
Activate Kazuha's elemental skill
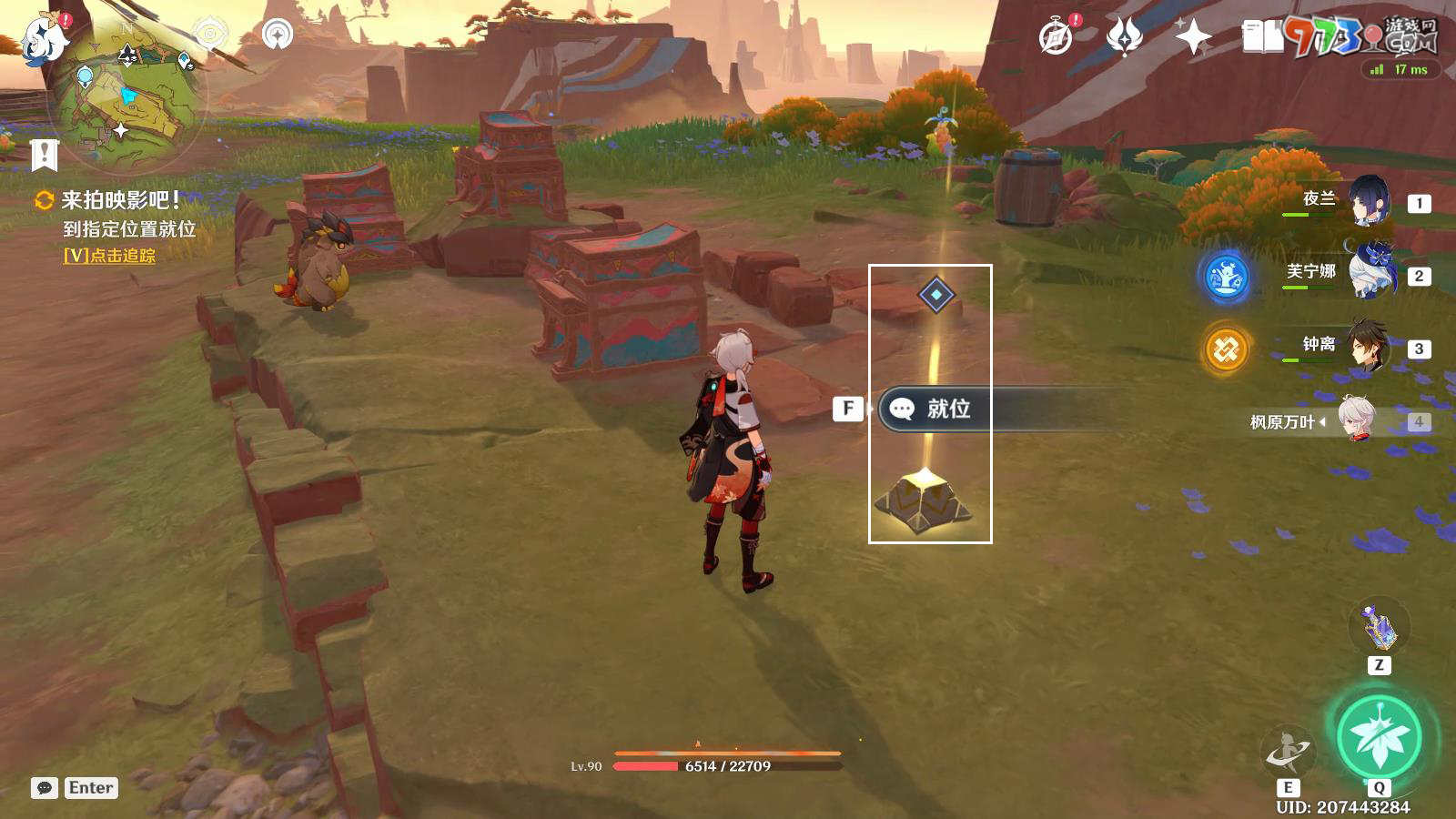[x=1288, y=752]
